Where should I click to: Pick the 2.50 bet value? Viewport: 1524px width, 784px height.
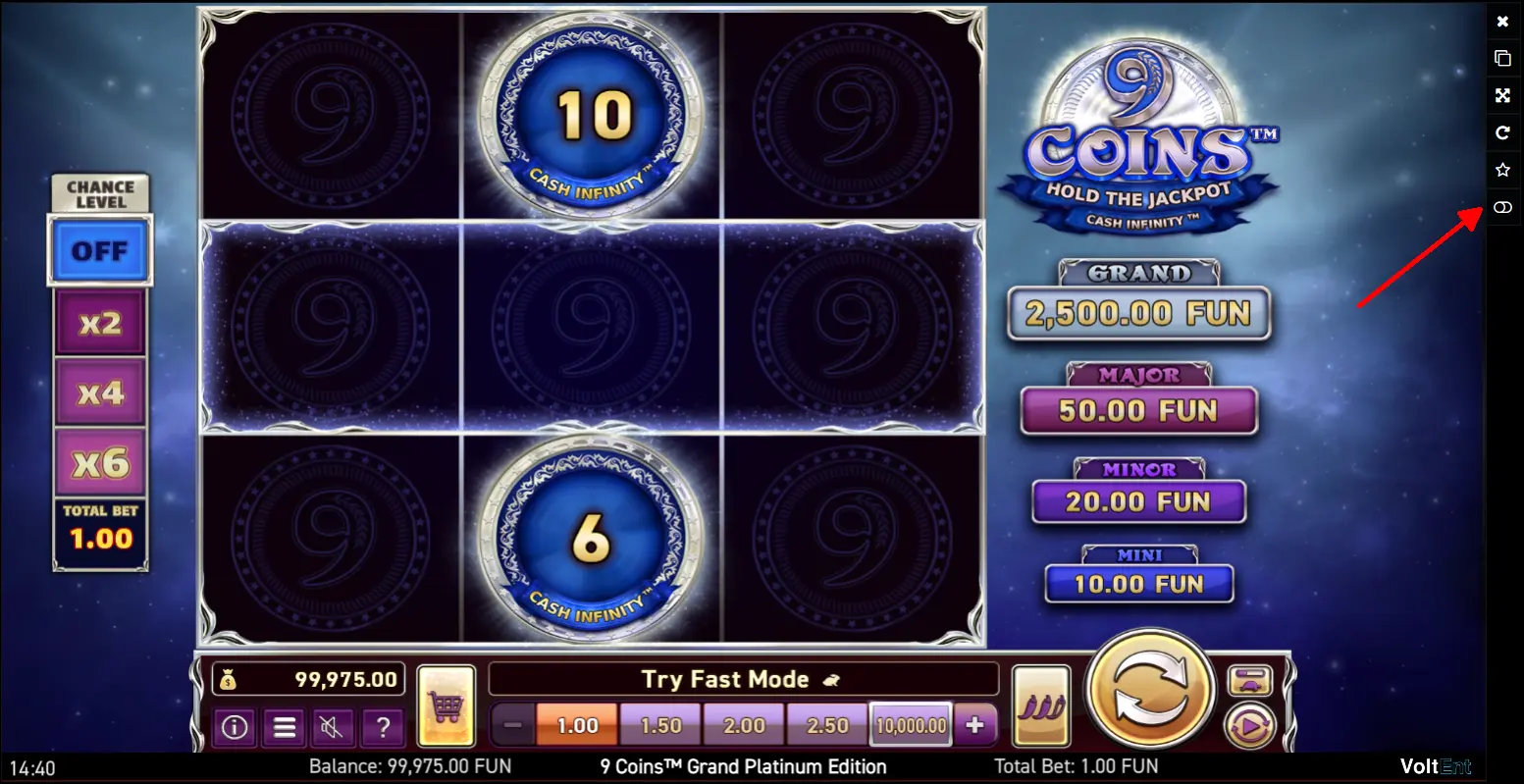(x=827, y=725)
